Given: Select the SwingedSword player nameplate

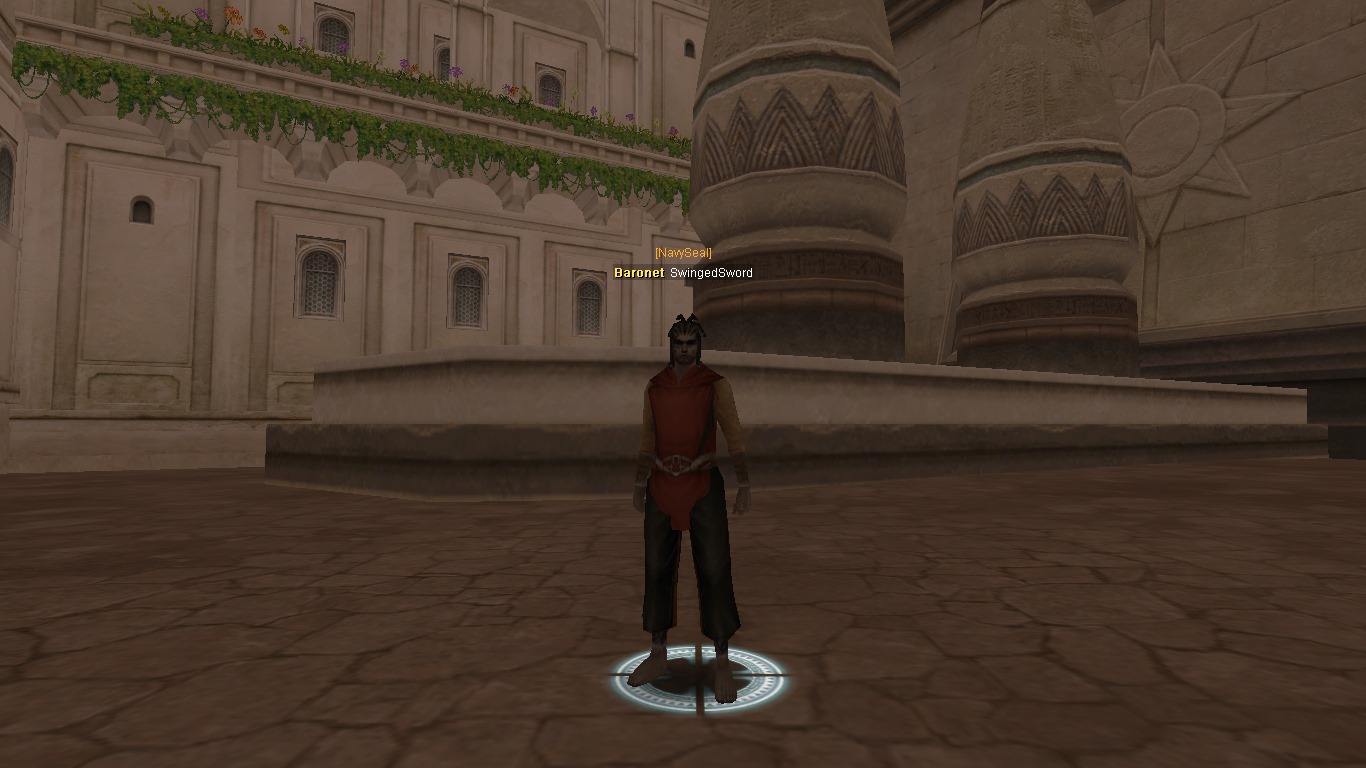Looking at the screenshot, I should [710, 273].
